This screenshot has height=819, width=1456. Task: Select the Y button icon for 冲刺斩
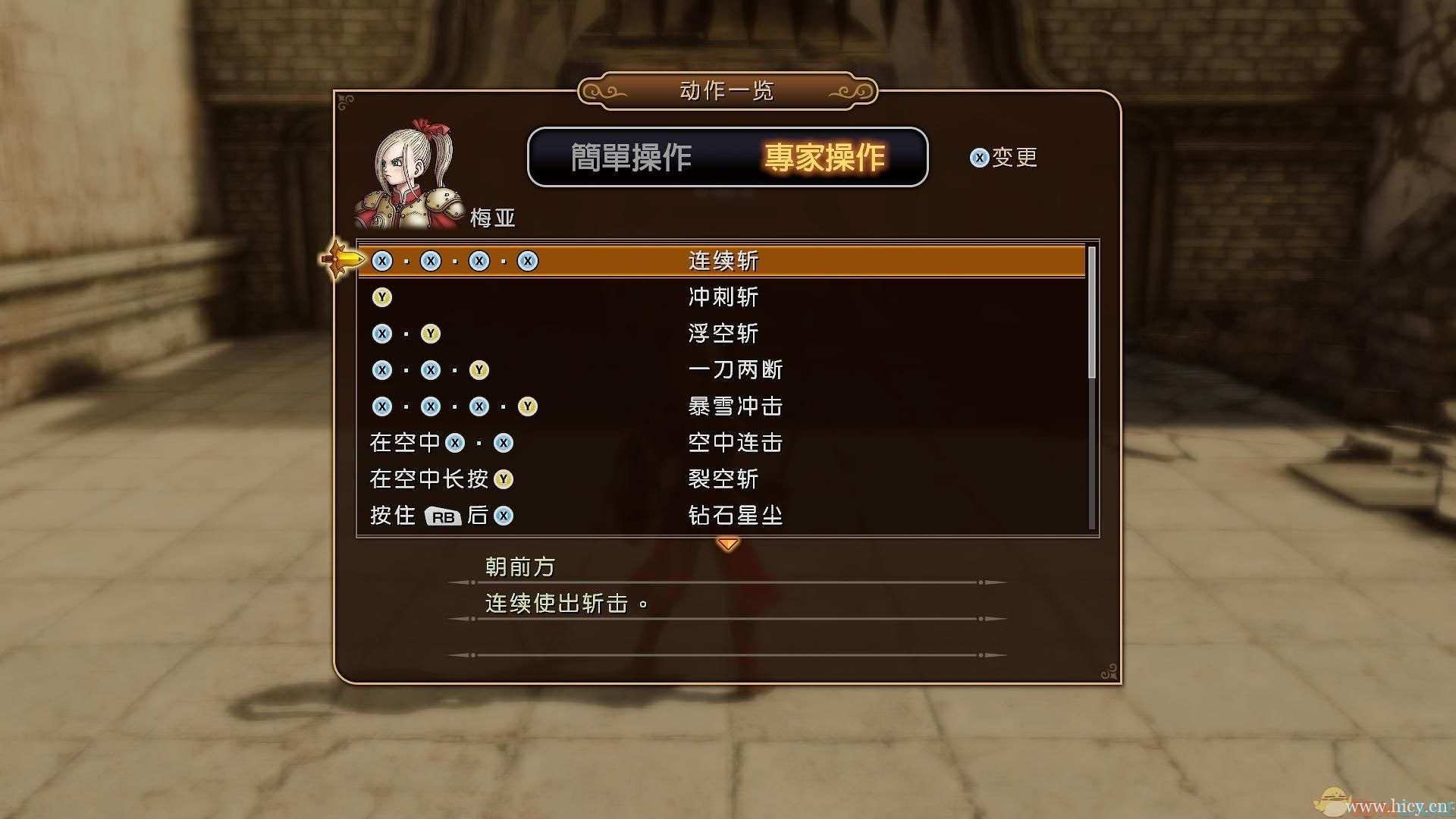pos(381,297)
